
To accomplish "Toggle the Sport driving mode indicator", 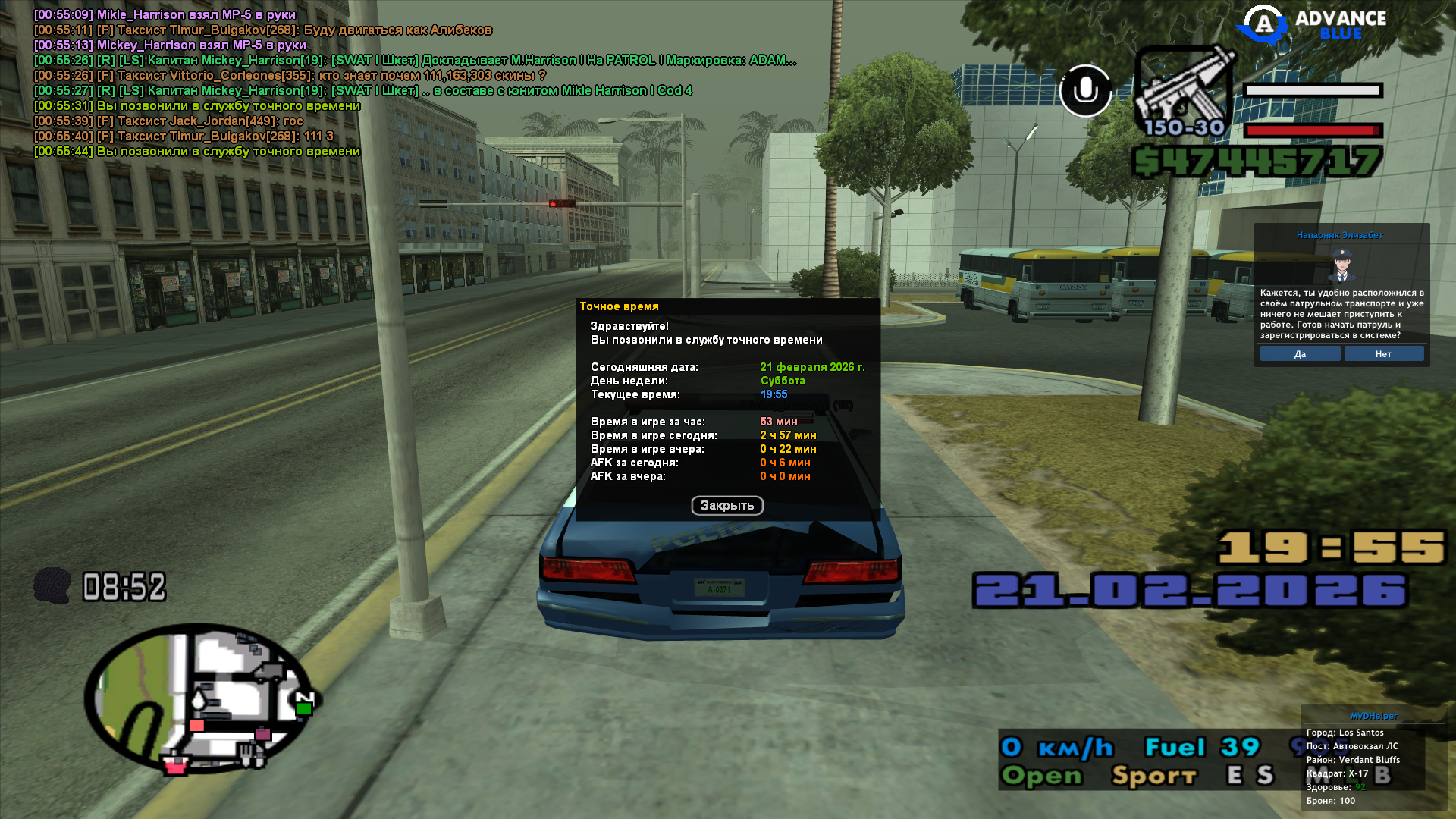I will [x=1153, y=776].
